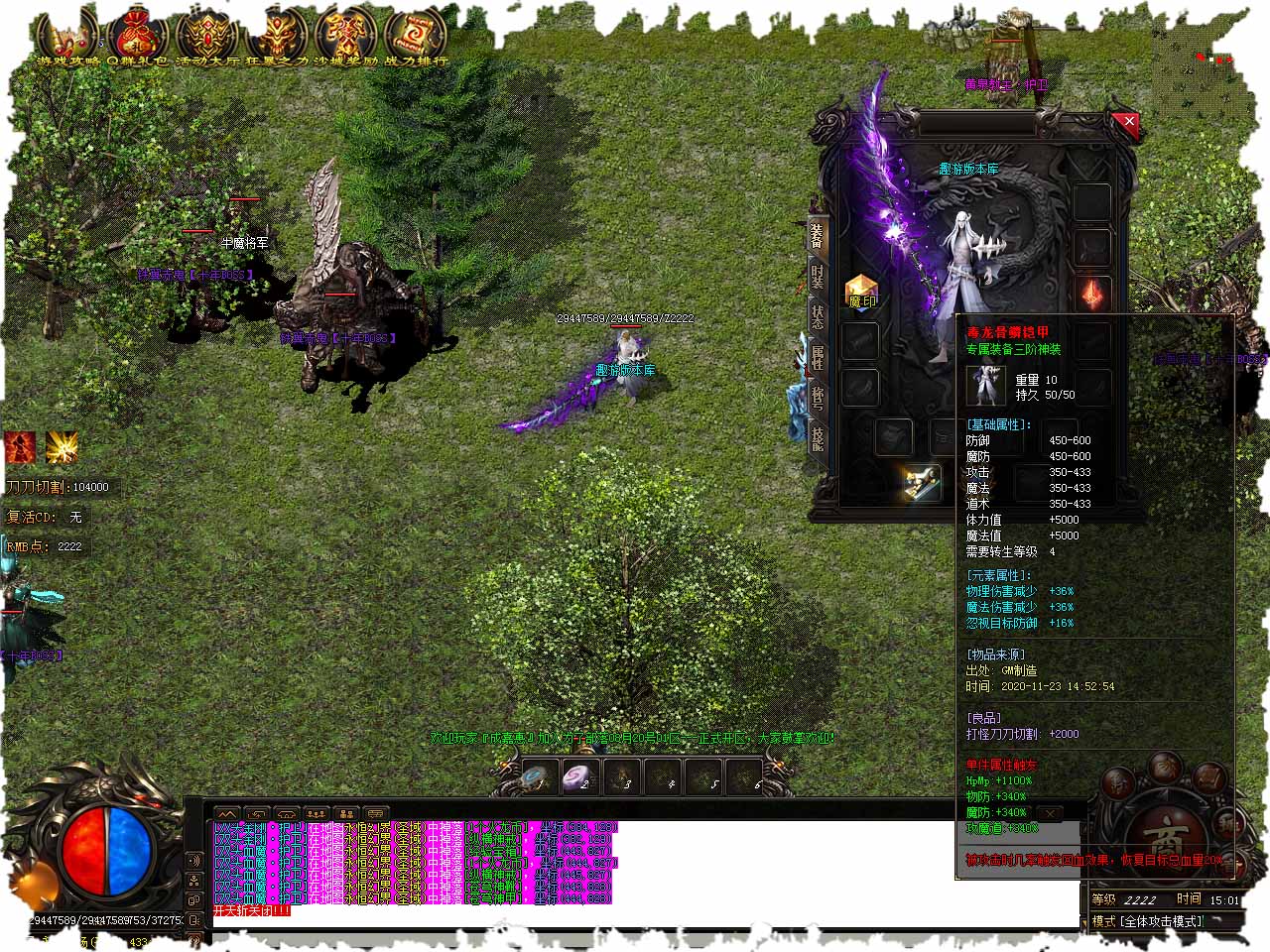The image size is (1270, 952).
Task: Close the character equipment panel
Action: pos(1124,124)
